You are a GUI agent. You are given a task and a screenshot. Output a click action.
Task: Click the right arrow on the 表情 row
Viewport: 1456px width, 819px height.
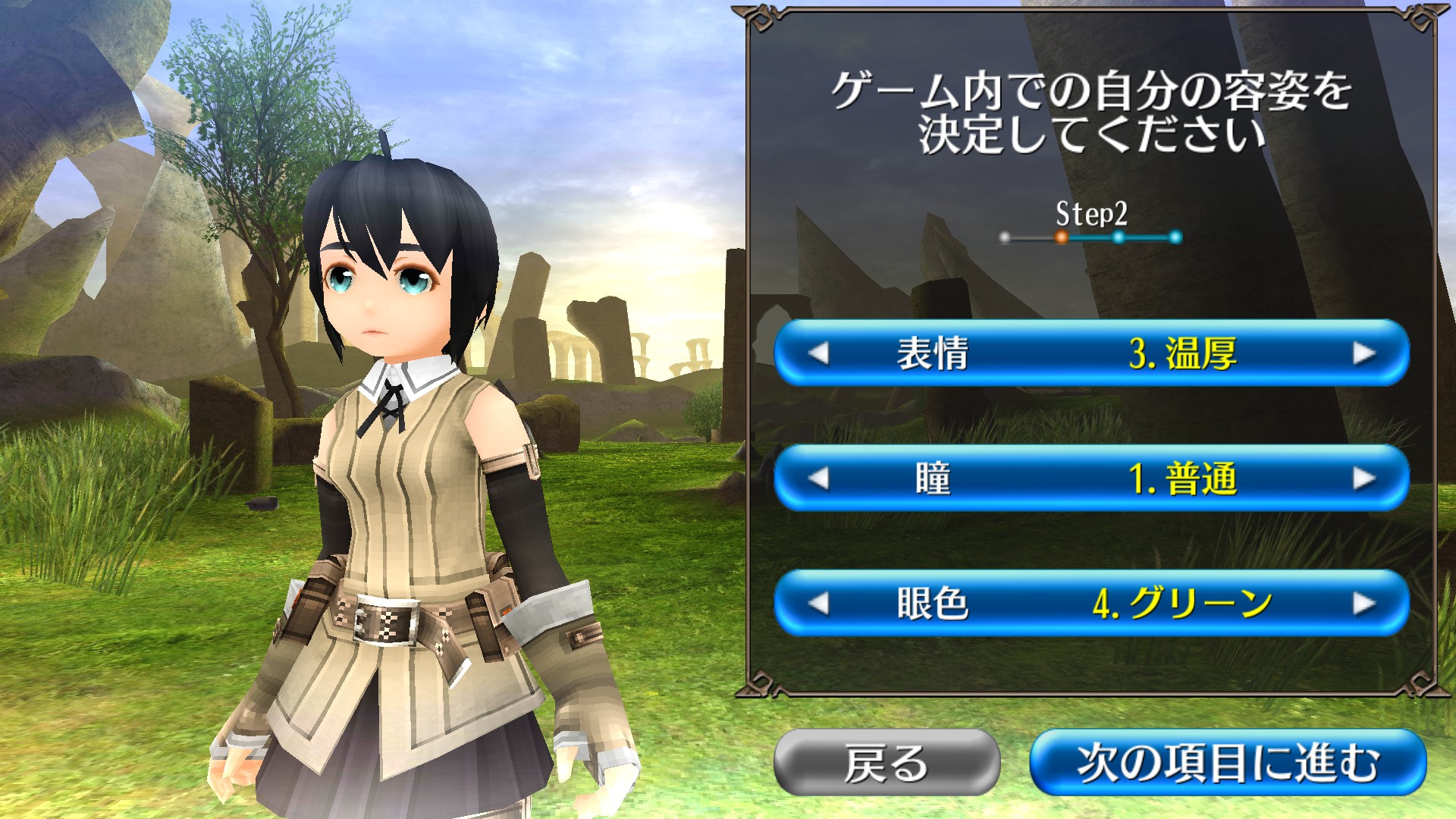tap(1364, 353)
